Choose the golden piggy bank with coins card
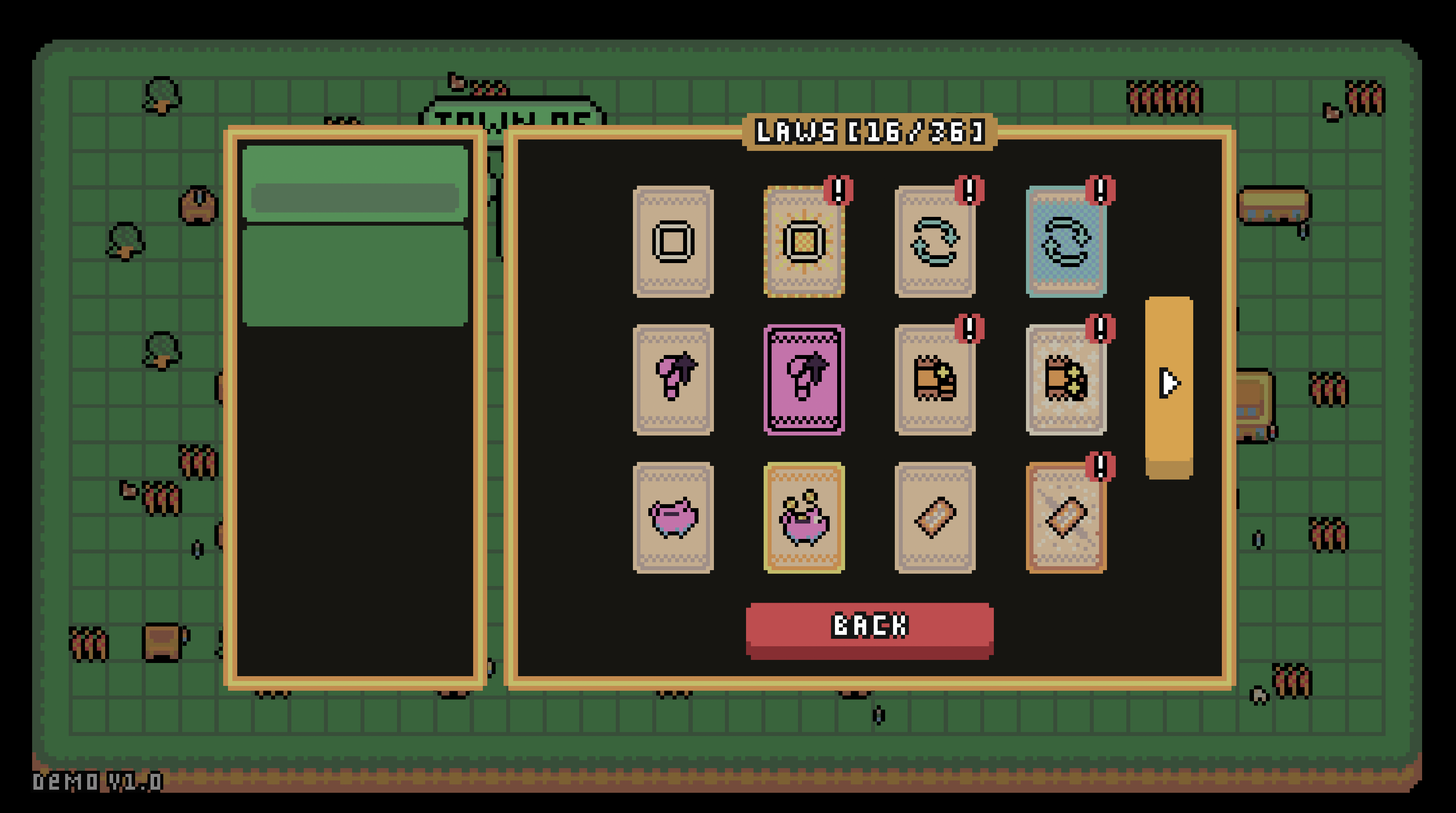 [x=804, y=517]
